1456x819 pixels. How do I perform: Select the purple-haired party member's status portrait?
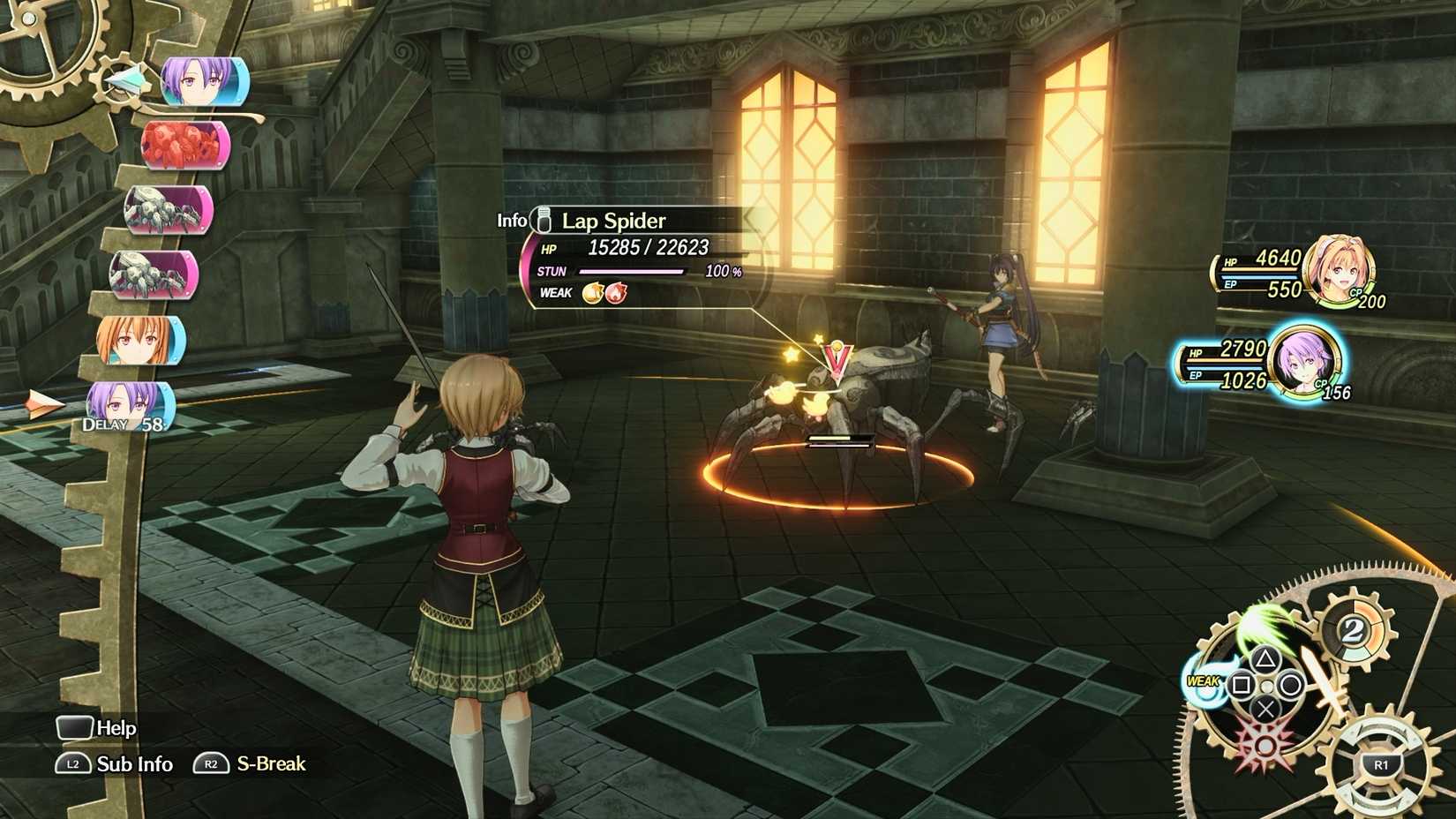(x=1305, y=362)
